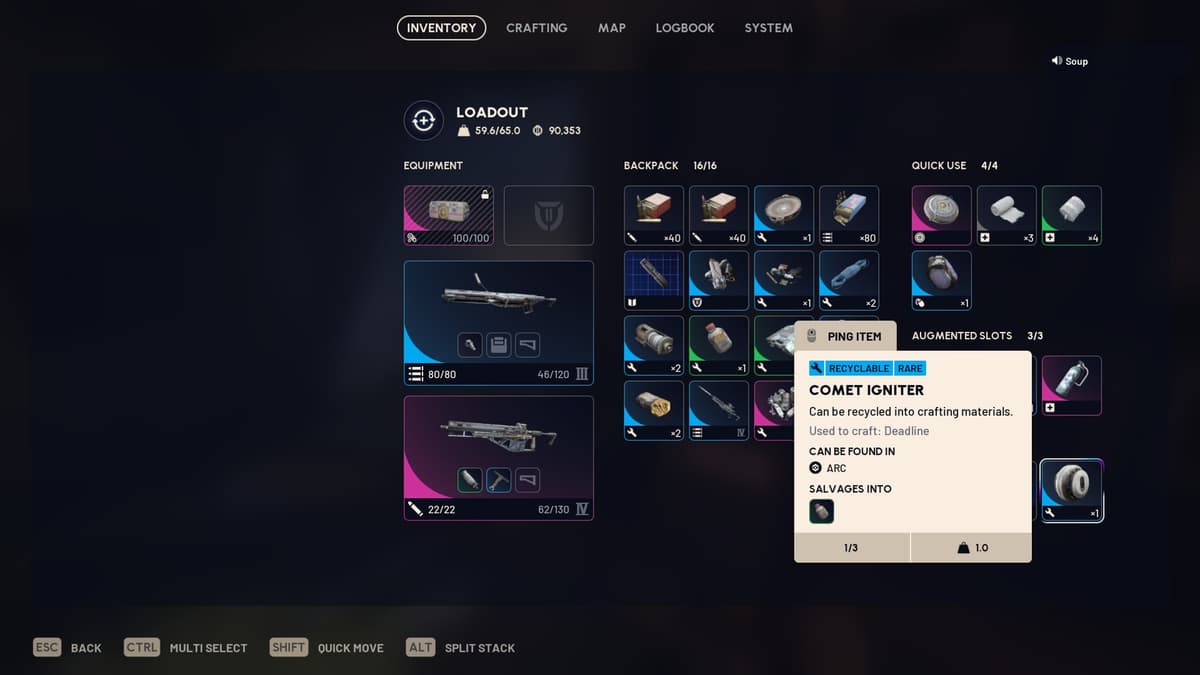Viewport: 1200px width, 675px height.
Task: Switch to the Crafting tab
Action: point(536,28)
